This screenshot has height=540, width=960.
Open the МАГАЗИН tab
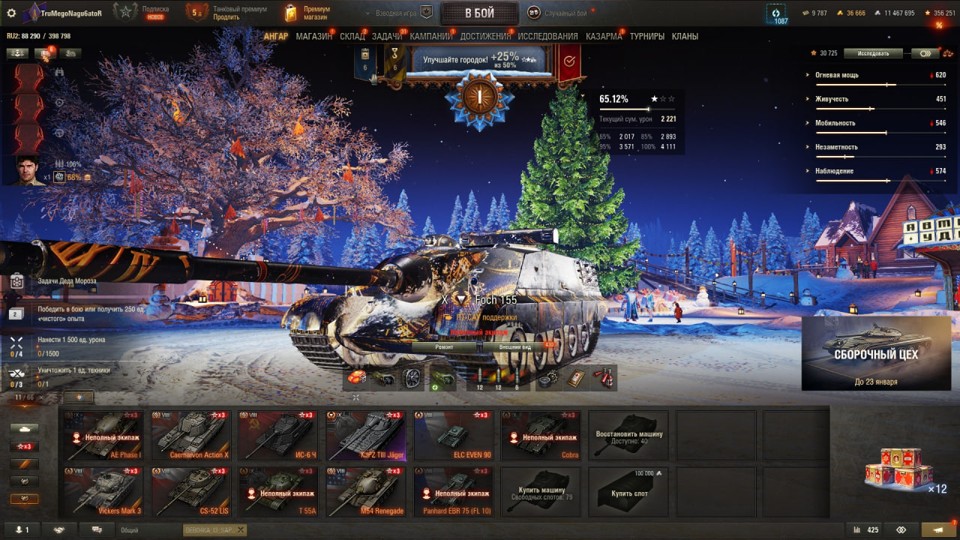click(314, 36)
